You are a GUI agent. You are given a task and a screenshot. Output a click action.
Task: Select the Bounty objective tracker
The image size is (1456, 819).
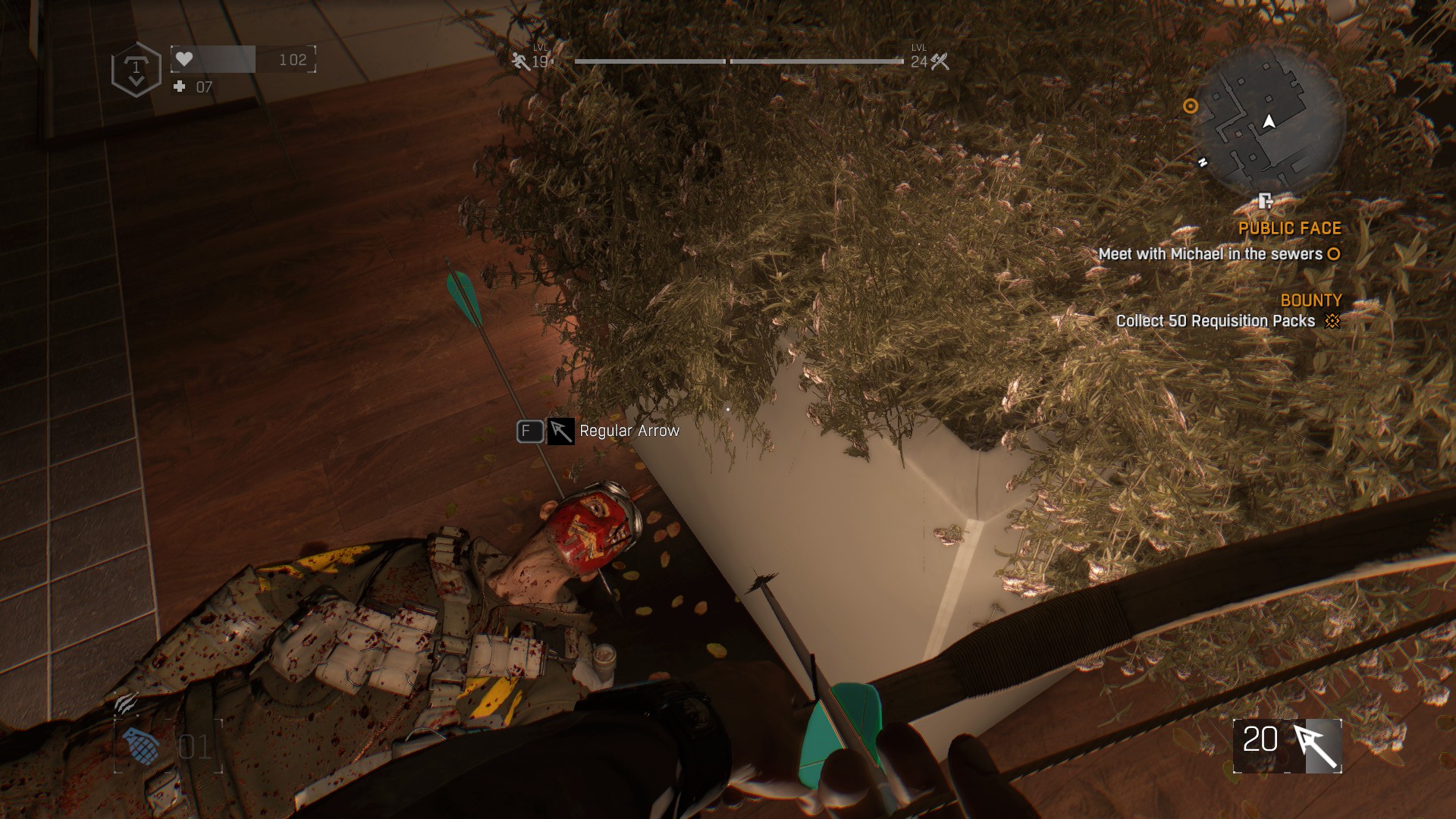point(1310,300)
